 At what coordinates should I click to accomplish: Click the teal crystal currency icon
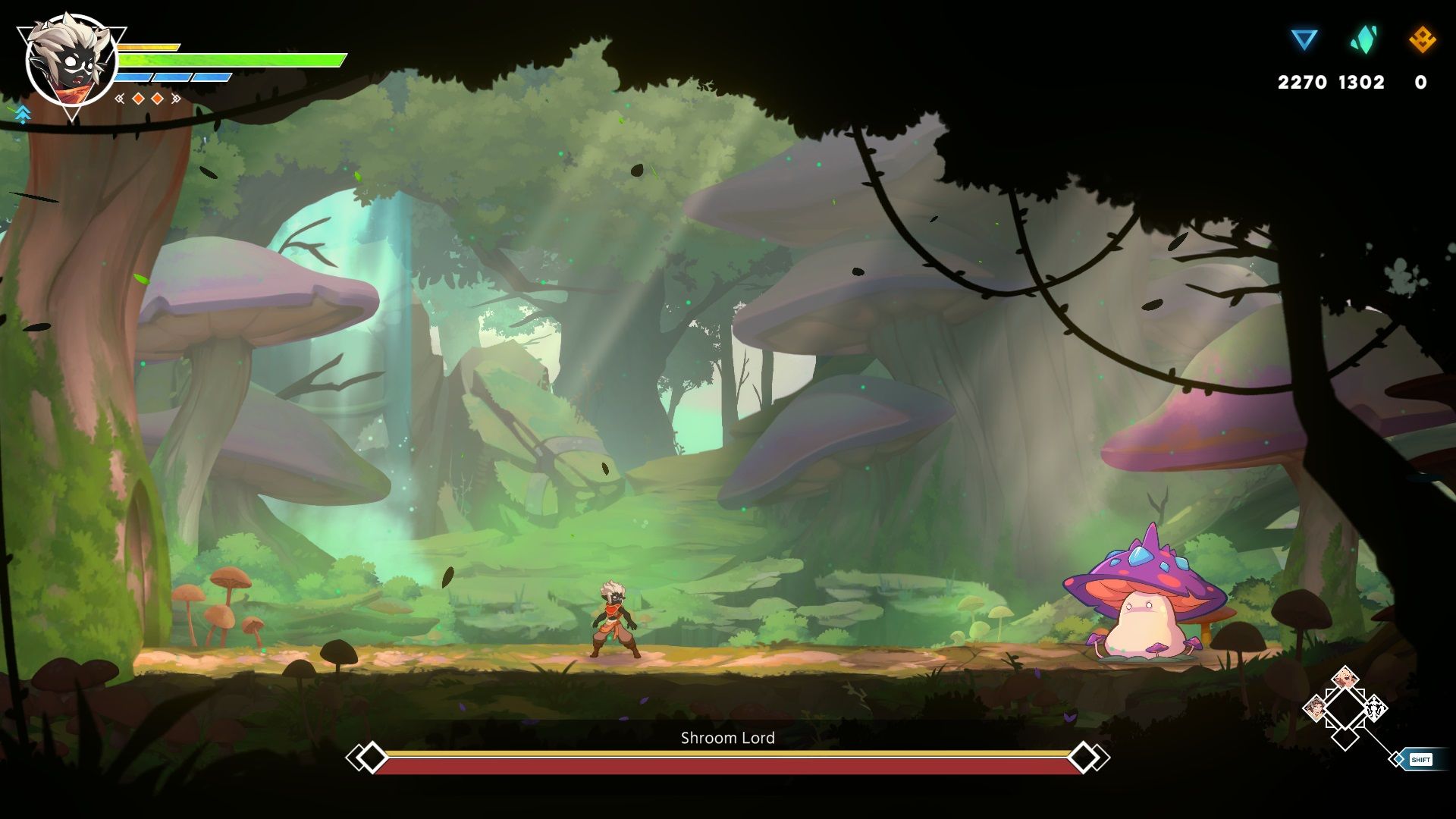tap(1363, 39)
